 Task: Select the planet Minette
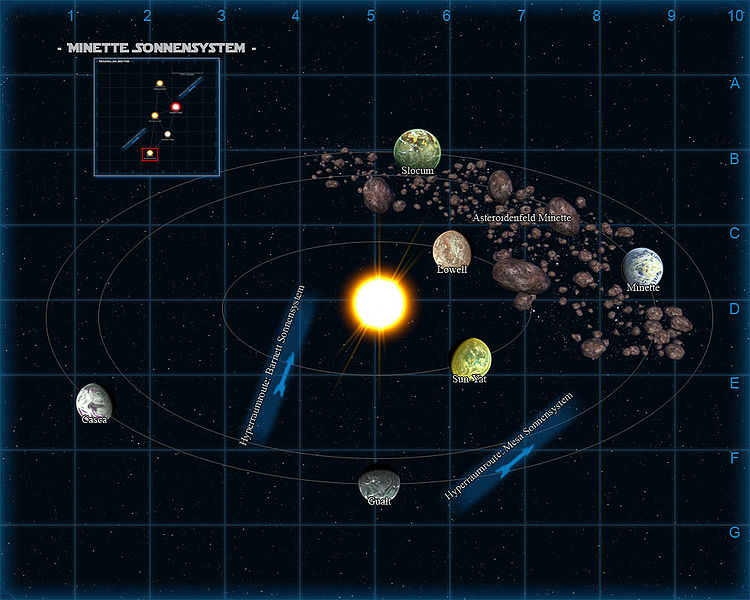point(642,266)
